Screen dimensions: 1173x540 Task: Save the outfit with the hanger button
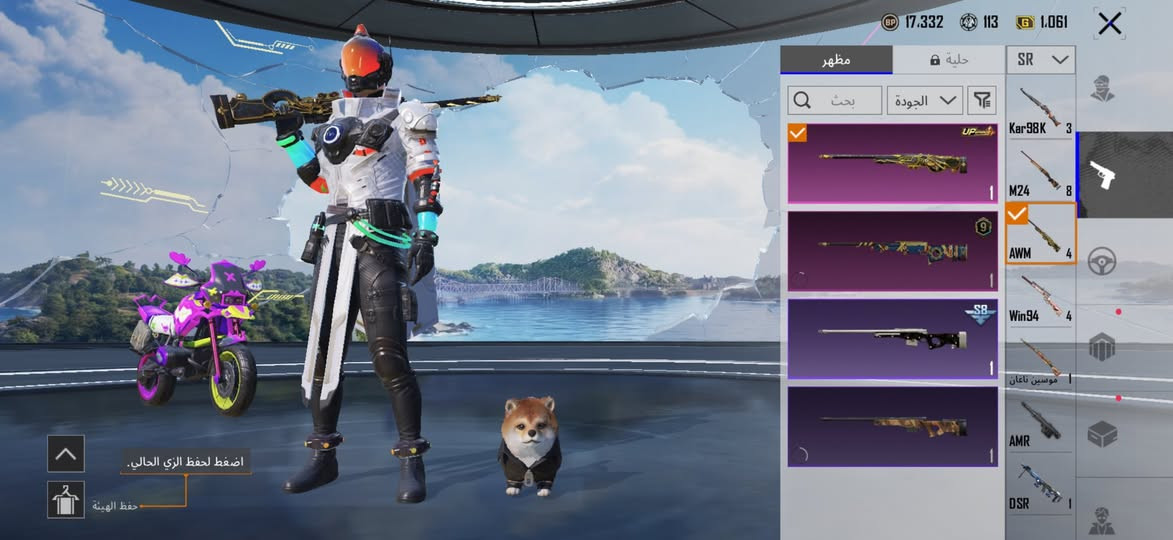click(66, 499)
